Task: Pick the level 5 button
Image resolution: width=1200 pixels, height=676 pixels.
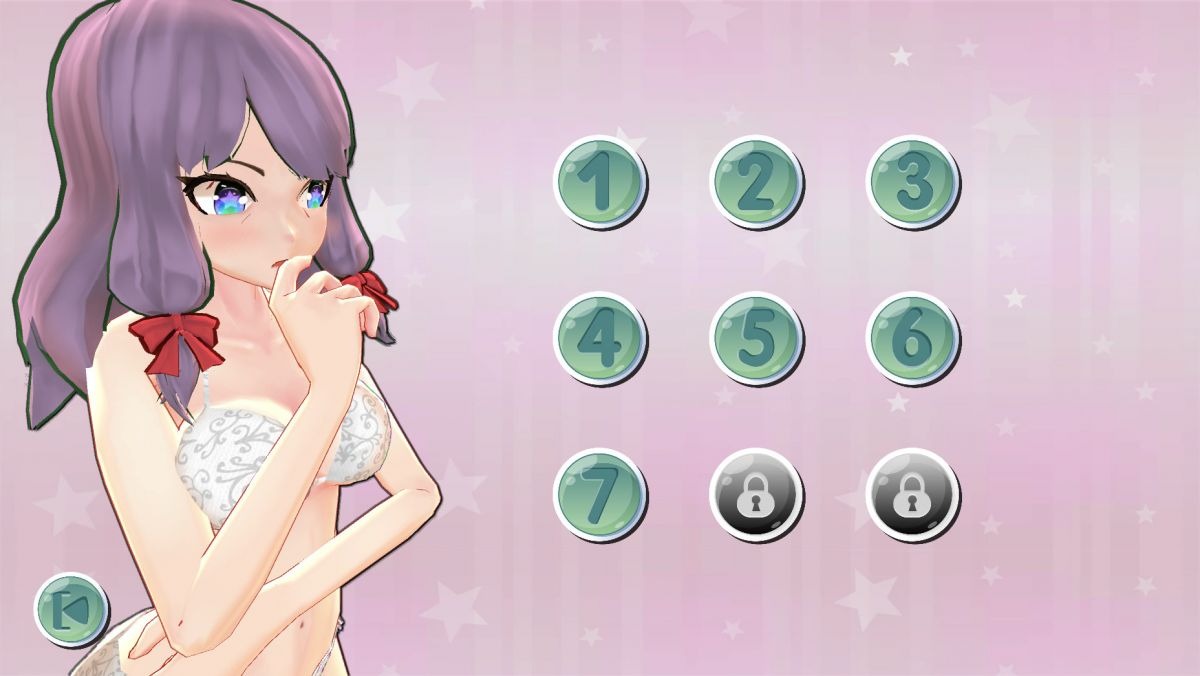Action: (x=755, y=338)
